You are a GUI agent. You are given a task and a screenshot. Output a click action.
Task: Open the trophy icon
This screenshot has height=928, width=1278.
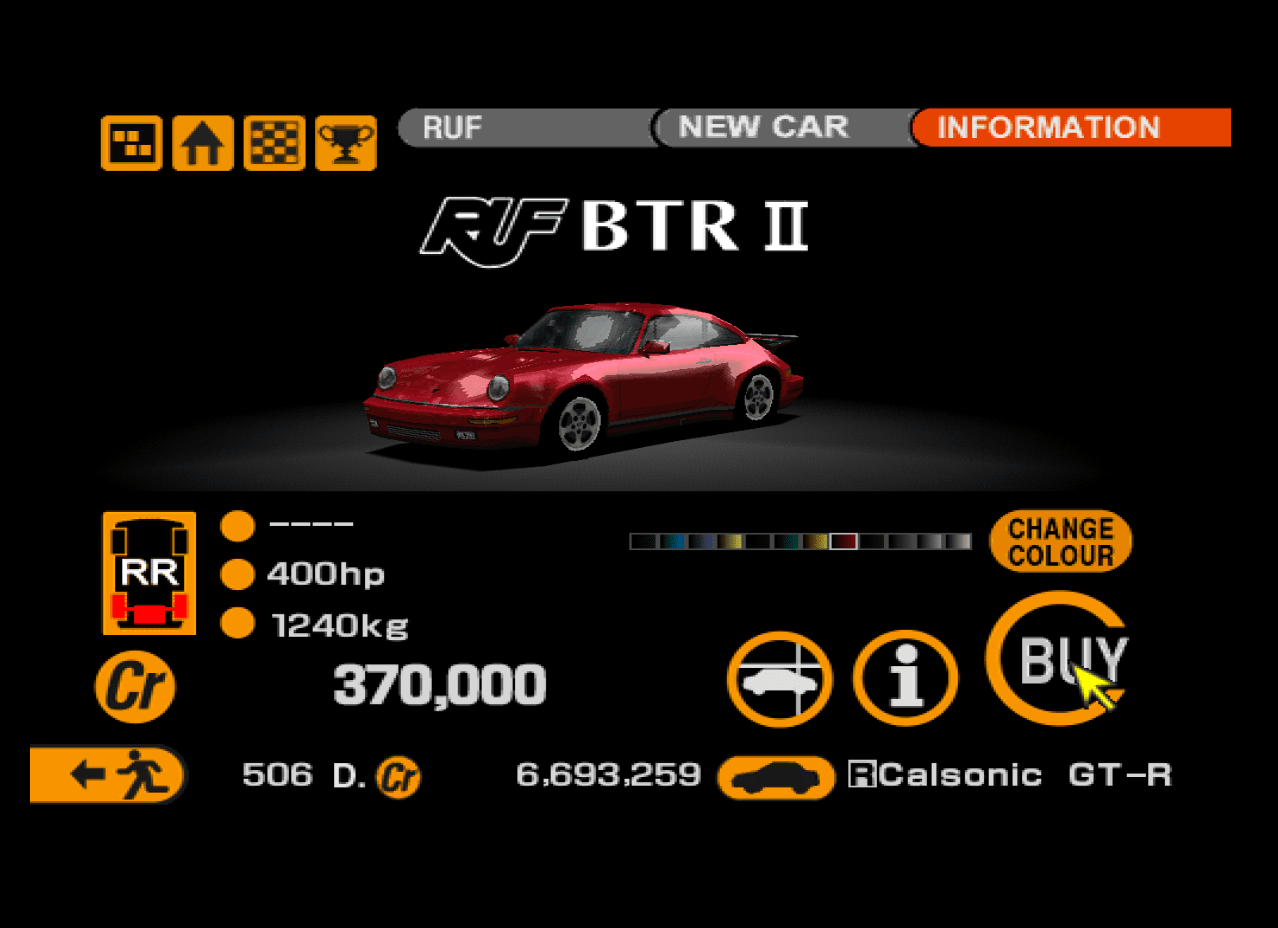coord(346,143)
